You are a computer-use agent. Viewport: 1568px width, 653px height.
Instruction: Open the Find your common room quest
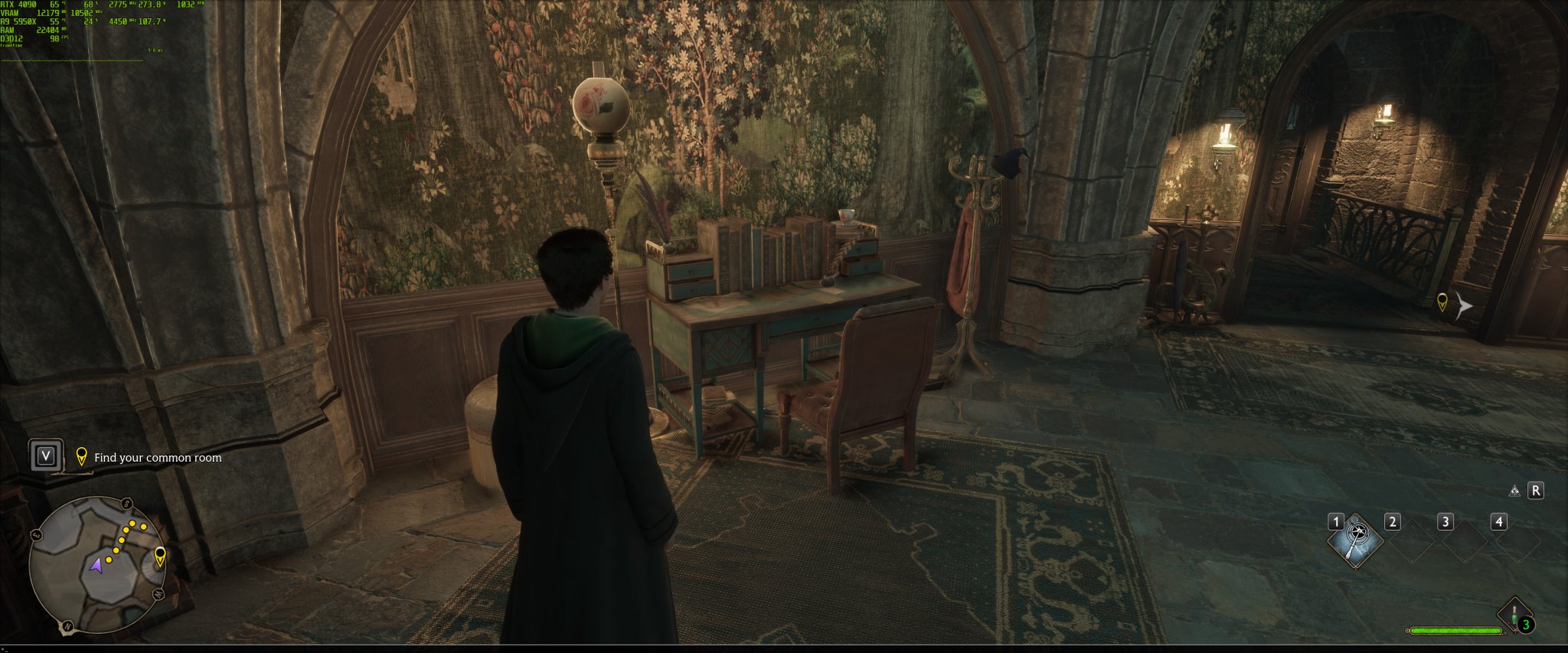tap(157, 457)
